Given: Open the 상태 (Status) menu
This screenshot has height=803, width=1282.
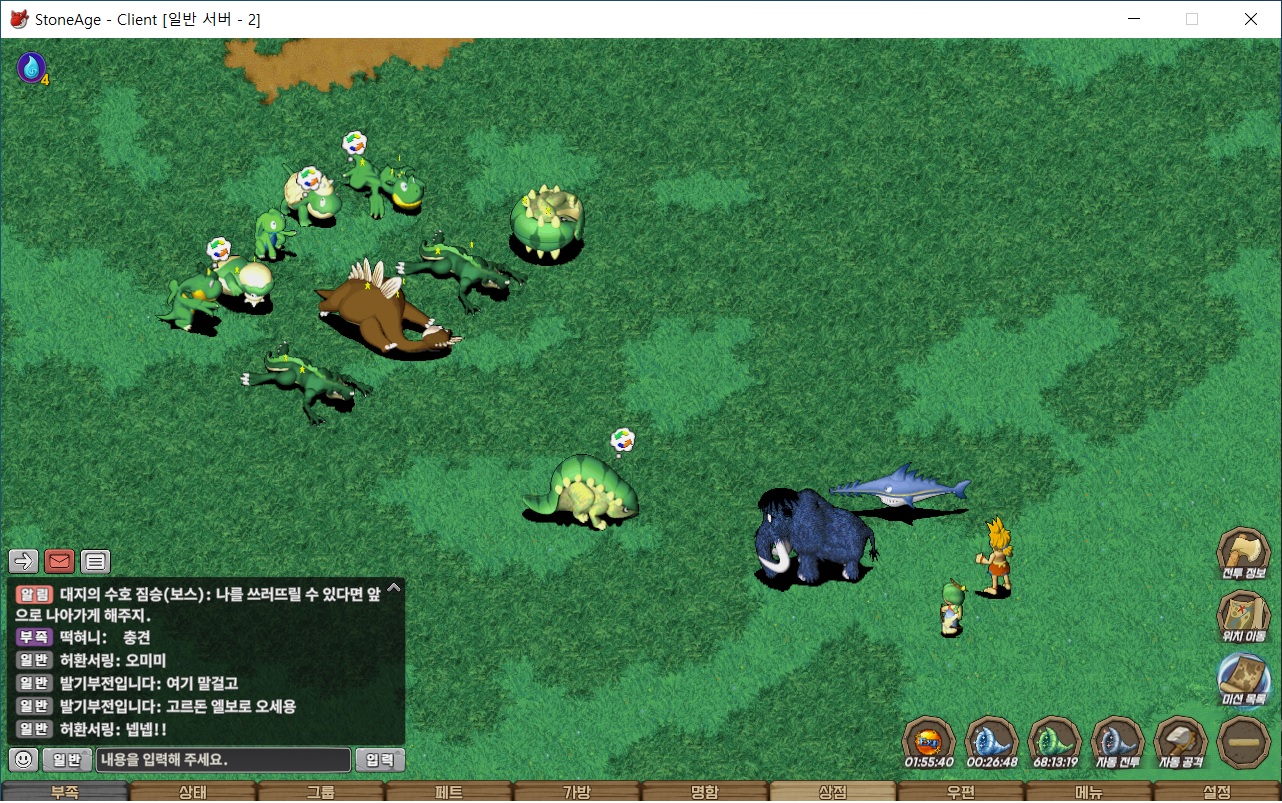Looking at the screenshot, I should [192, 792].
